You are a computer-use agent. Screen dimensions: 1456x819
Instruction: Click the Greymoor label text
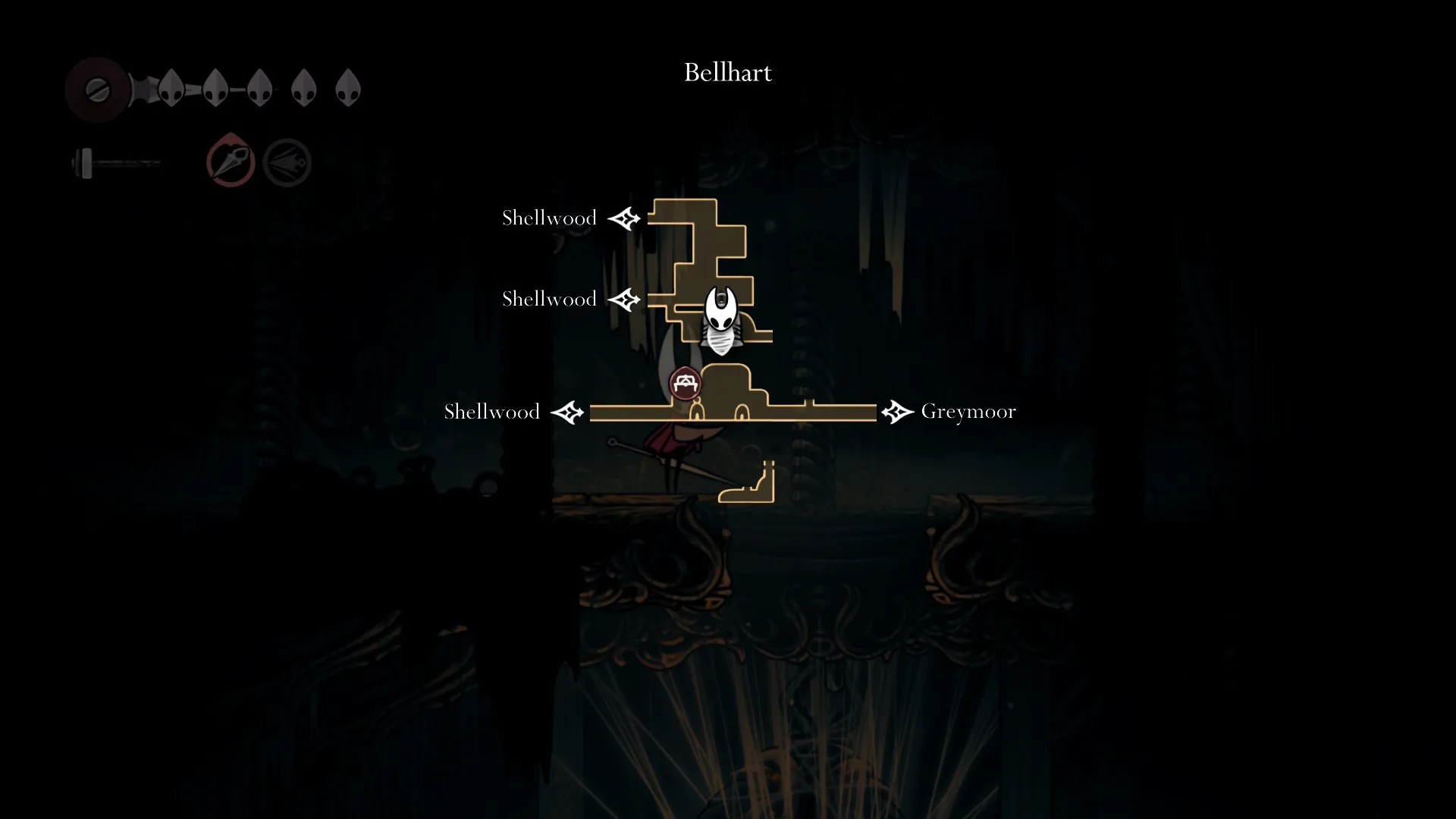pyautogui.click(x=968, y=412)
